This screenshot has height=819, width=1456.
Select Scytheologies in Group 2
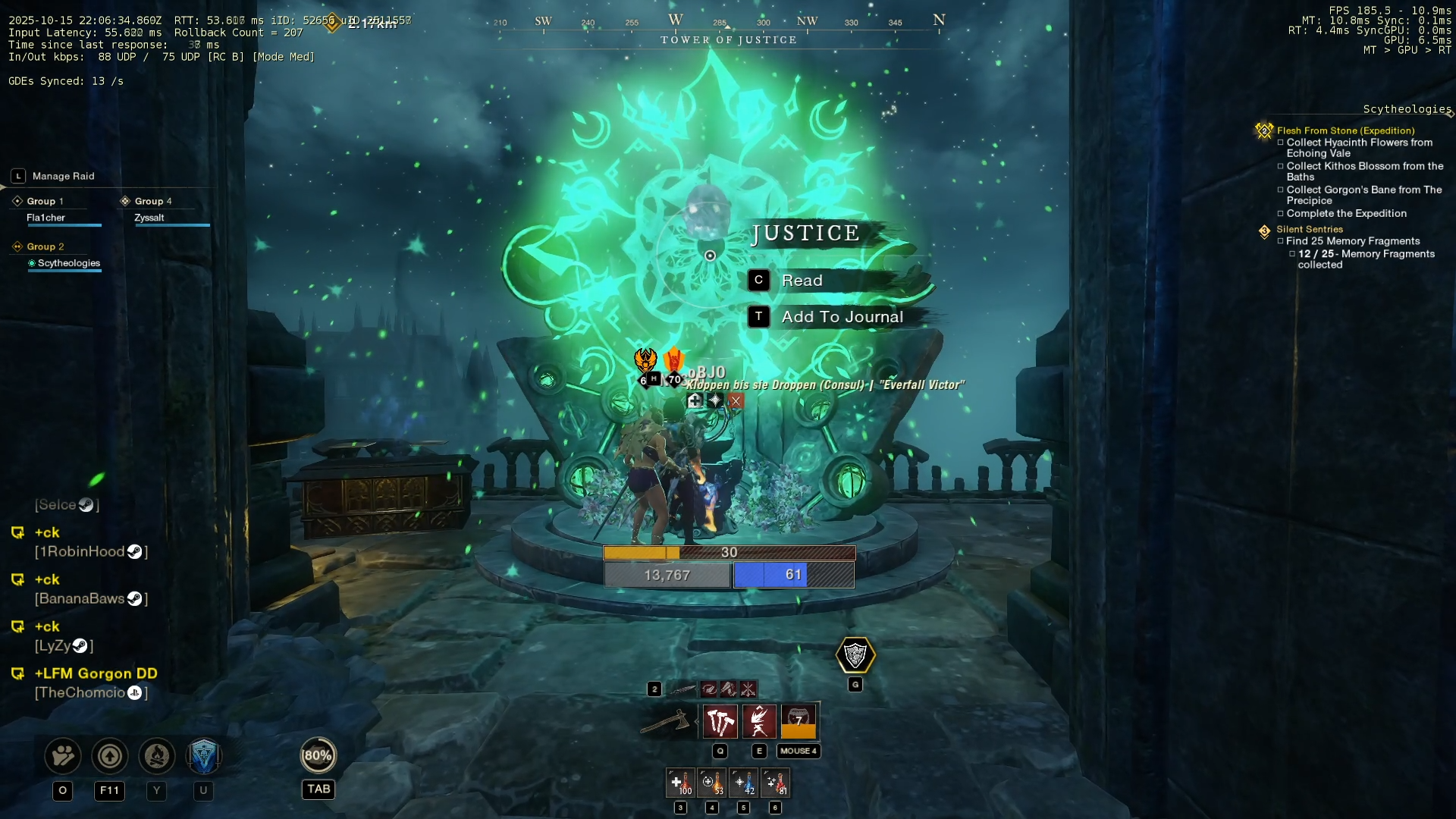68,263
